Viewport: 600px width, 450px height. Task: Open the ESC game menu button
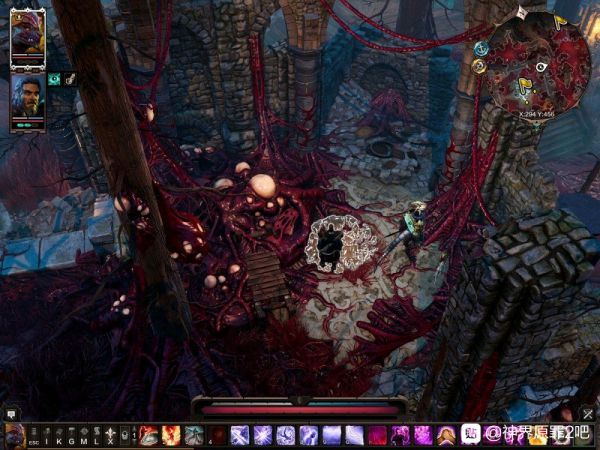point(33,435)
